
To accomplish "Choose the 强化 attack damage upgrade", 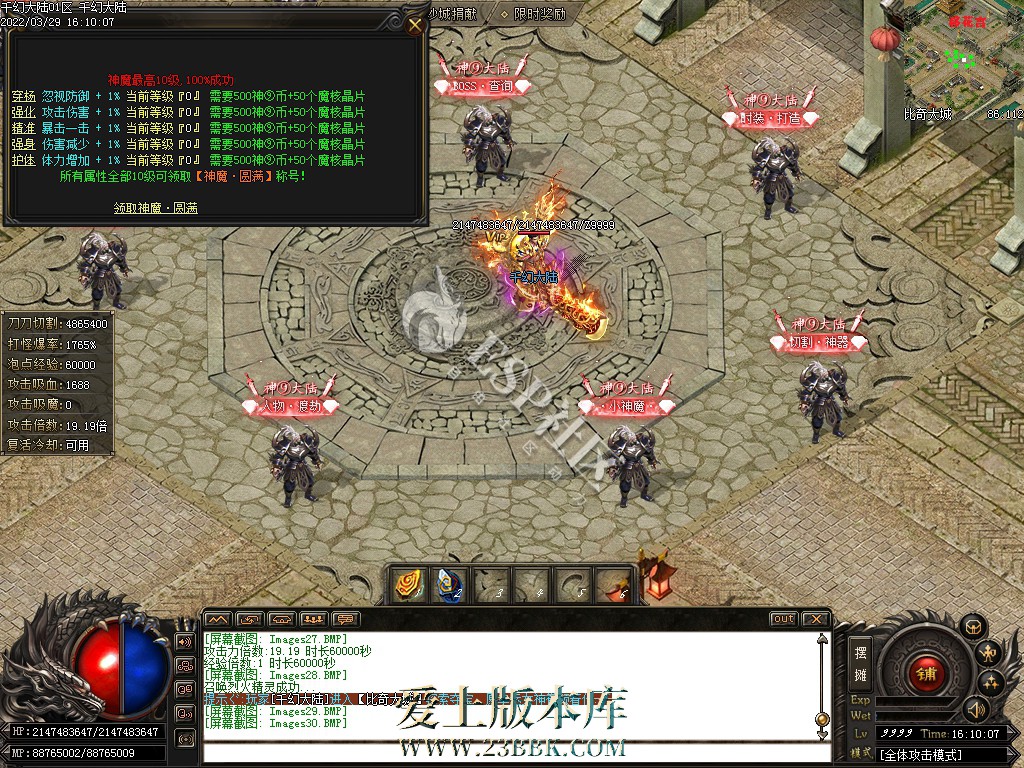I will [25, 112].
